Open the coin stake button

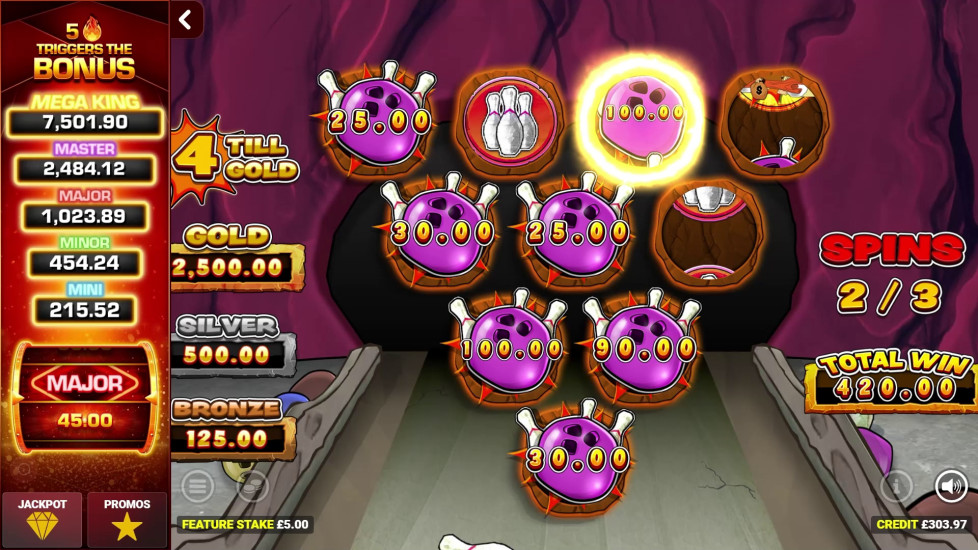click(253, 486)
